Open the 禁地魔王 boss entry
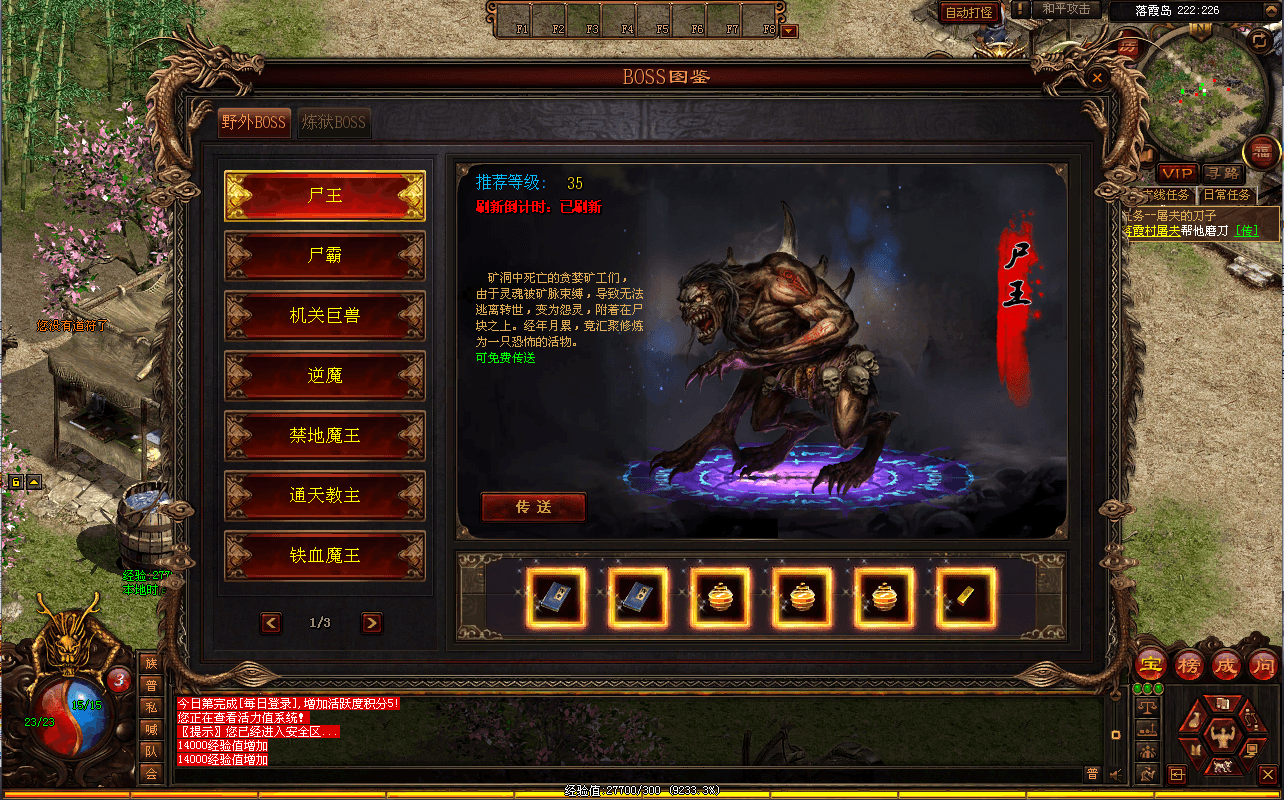Screen dimensions: 1284x800 pos(325,436)
